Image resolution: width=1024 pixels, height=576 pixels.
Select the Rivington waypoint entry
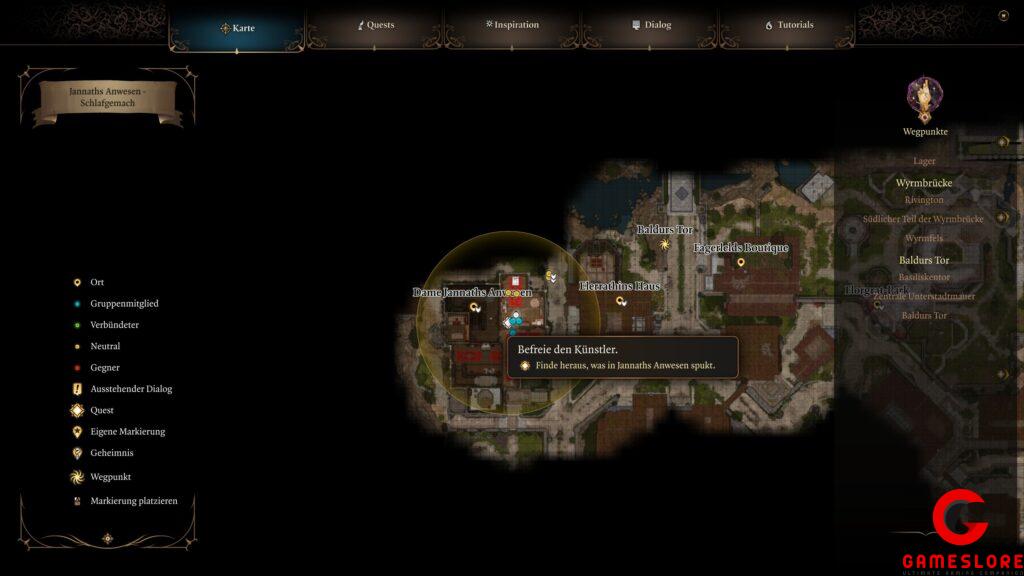pos(924,200)
